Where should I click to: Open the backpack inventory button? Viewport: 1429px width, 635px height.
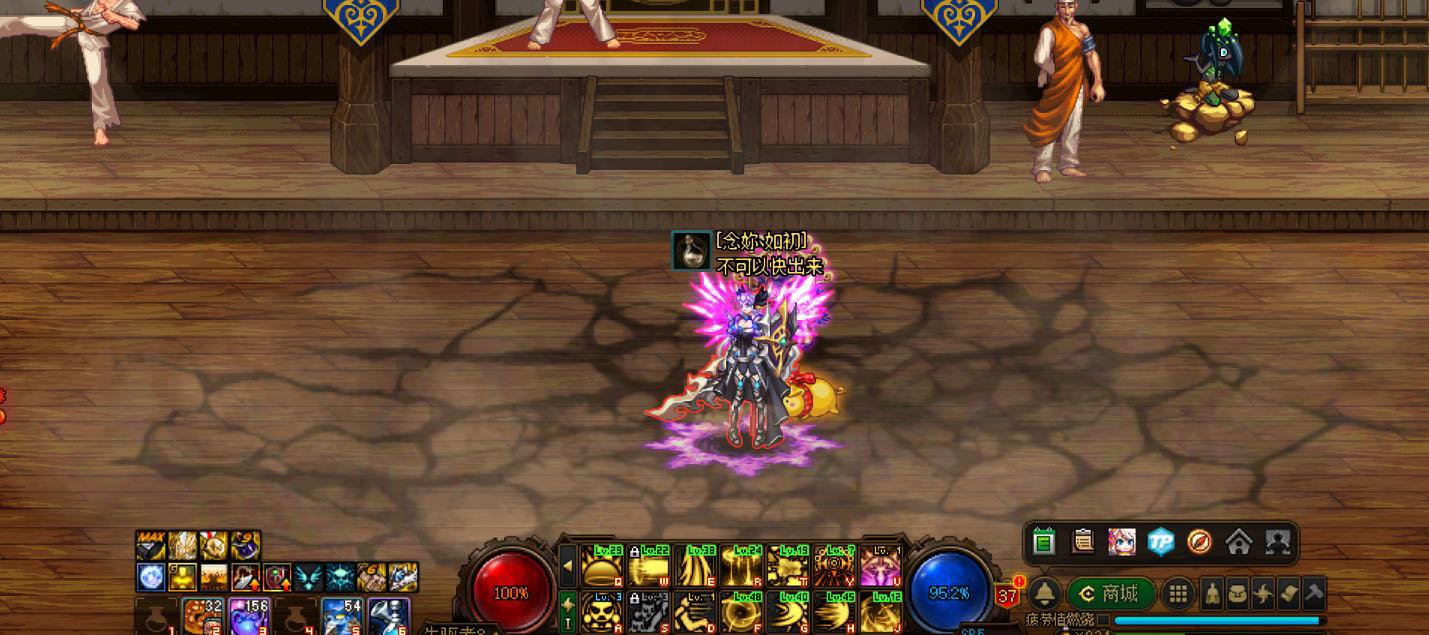click(x=1237, y=594)
